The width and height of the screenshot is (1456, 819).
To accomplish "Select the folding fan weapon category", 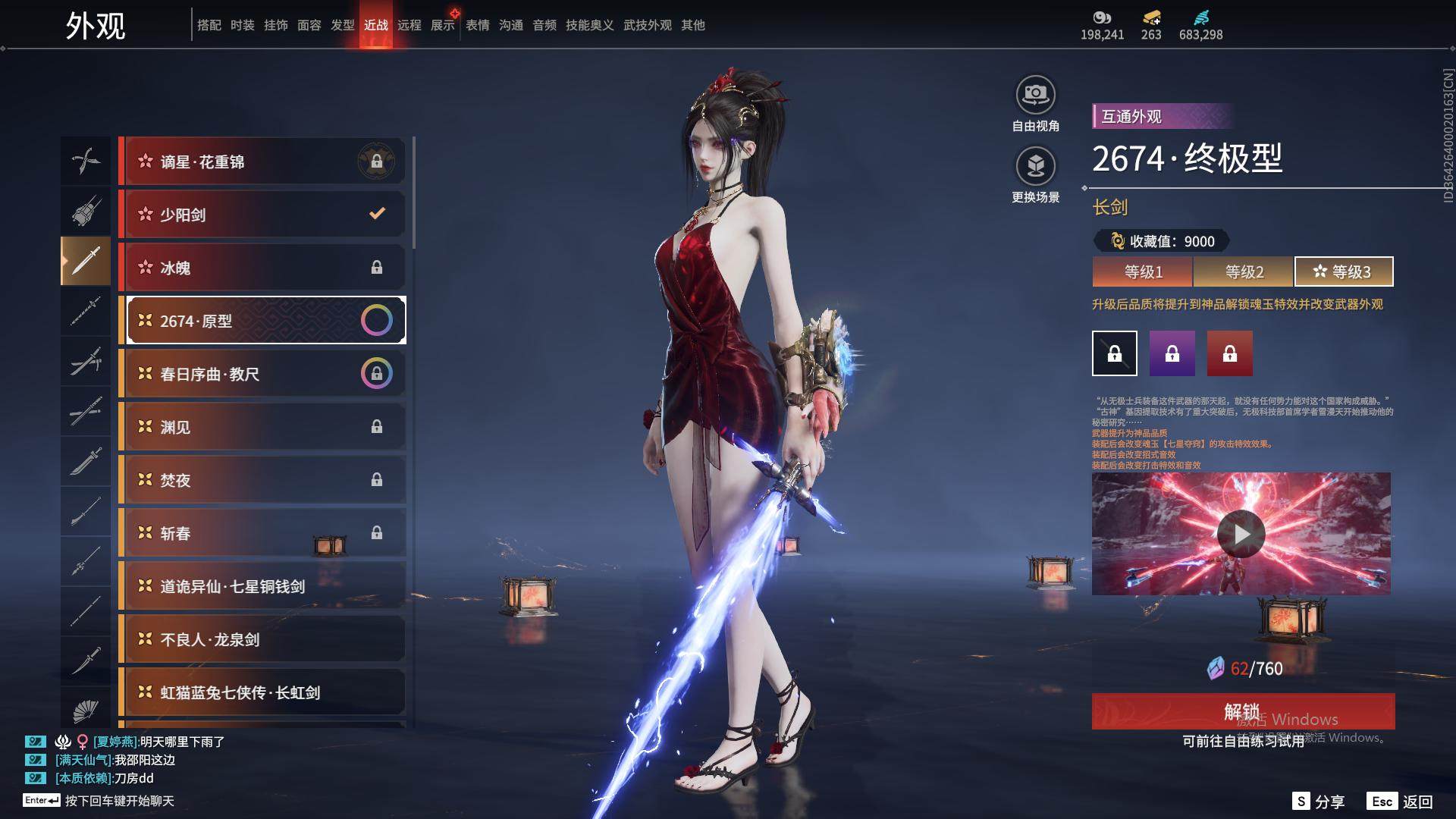I will (x=86, y=711).
